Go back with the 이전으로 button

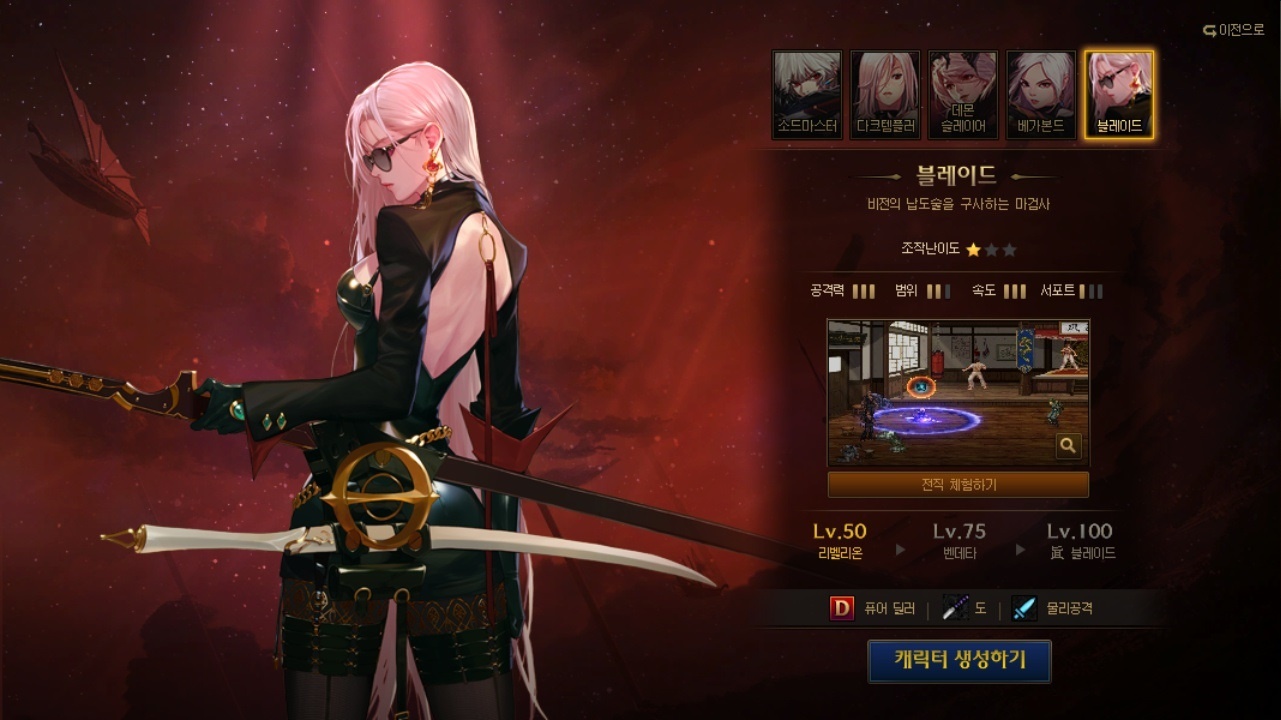(1234, 30)
